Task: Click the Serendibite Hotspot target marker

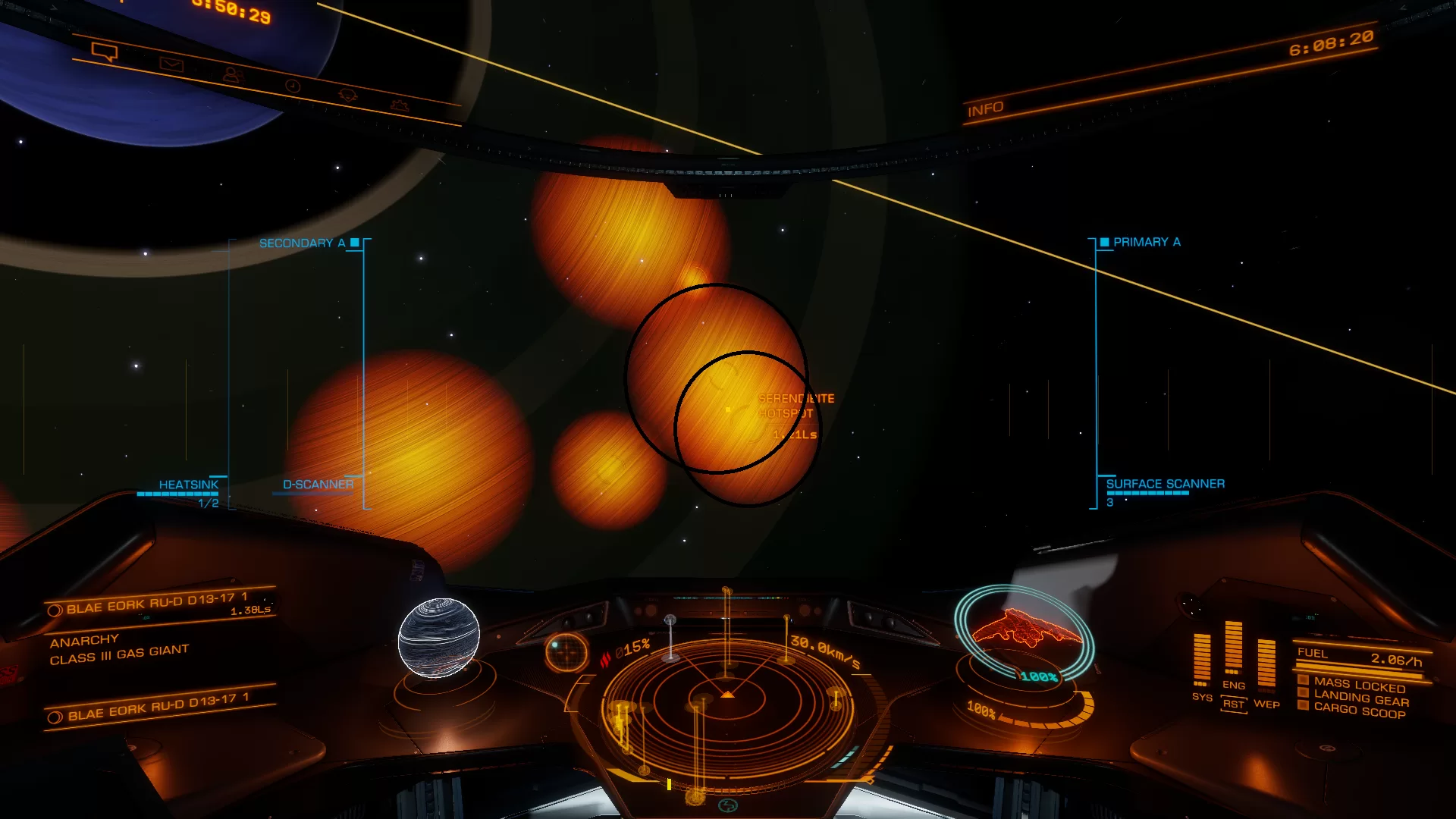Action: pos(729,409)
